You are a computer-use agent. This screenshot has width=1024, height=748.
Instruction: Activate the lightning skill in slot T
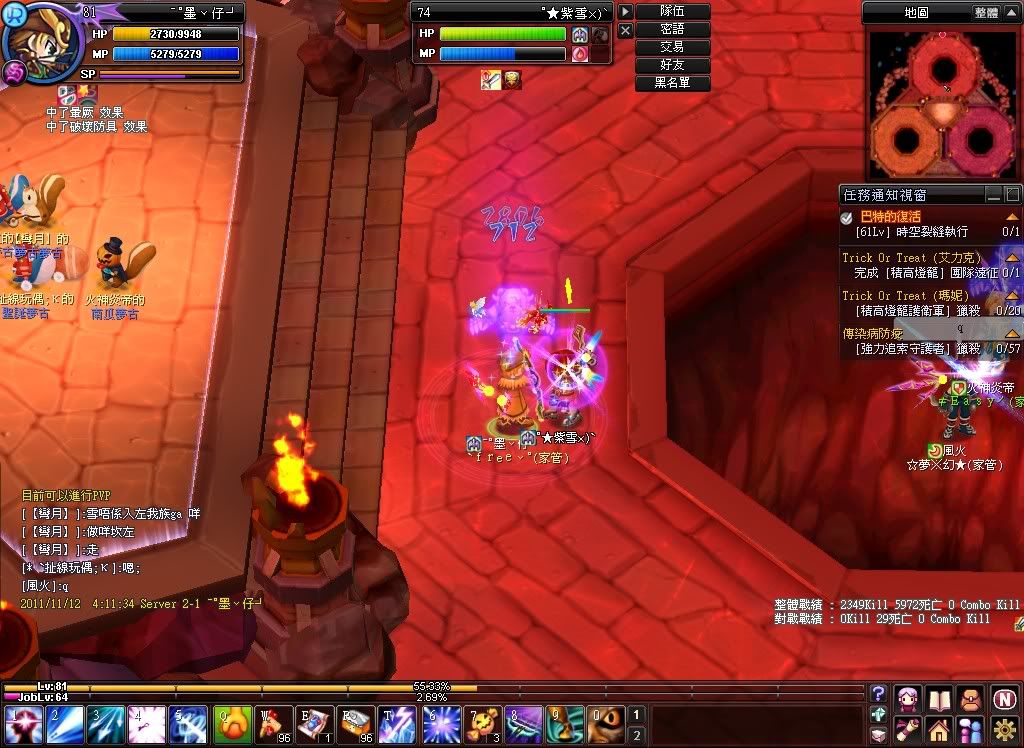point(396,723)
